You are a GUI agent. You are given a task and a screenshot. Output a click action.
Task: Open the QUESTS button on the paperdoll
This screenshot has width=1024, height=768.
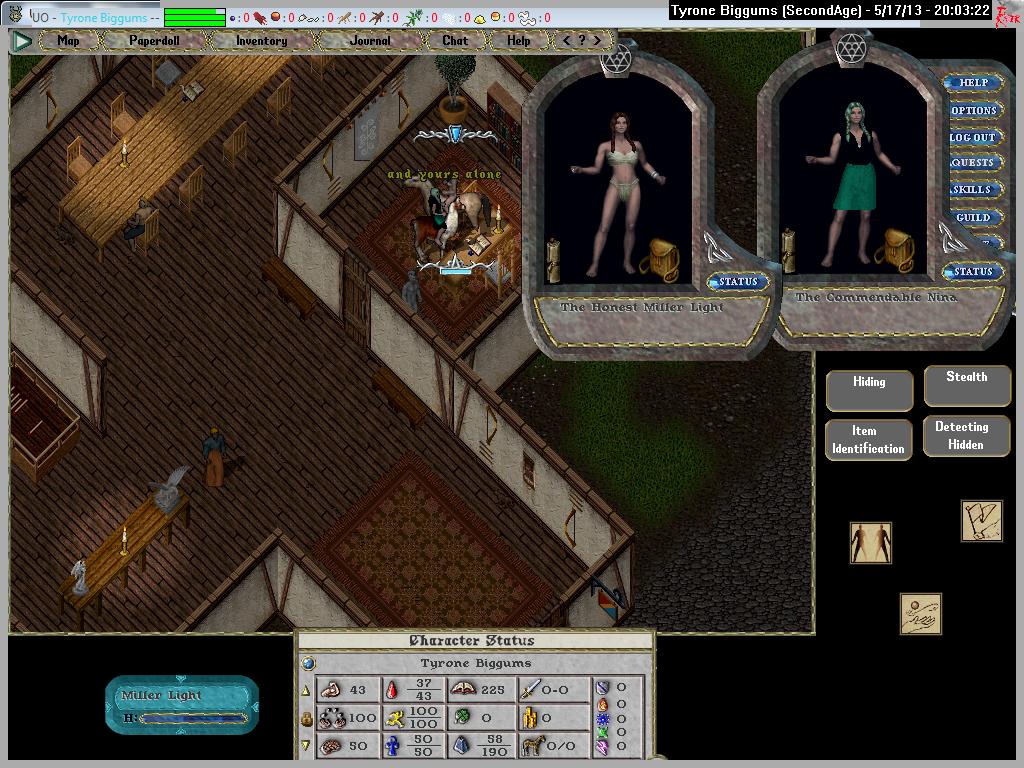973,163
